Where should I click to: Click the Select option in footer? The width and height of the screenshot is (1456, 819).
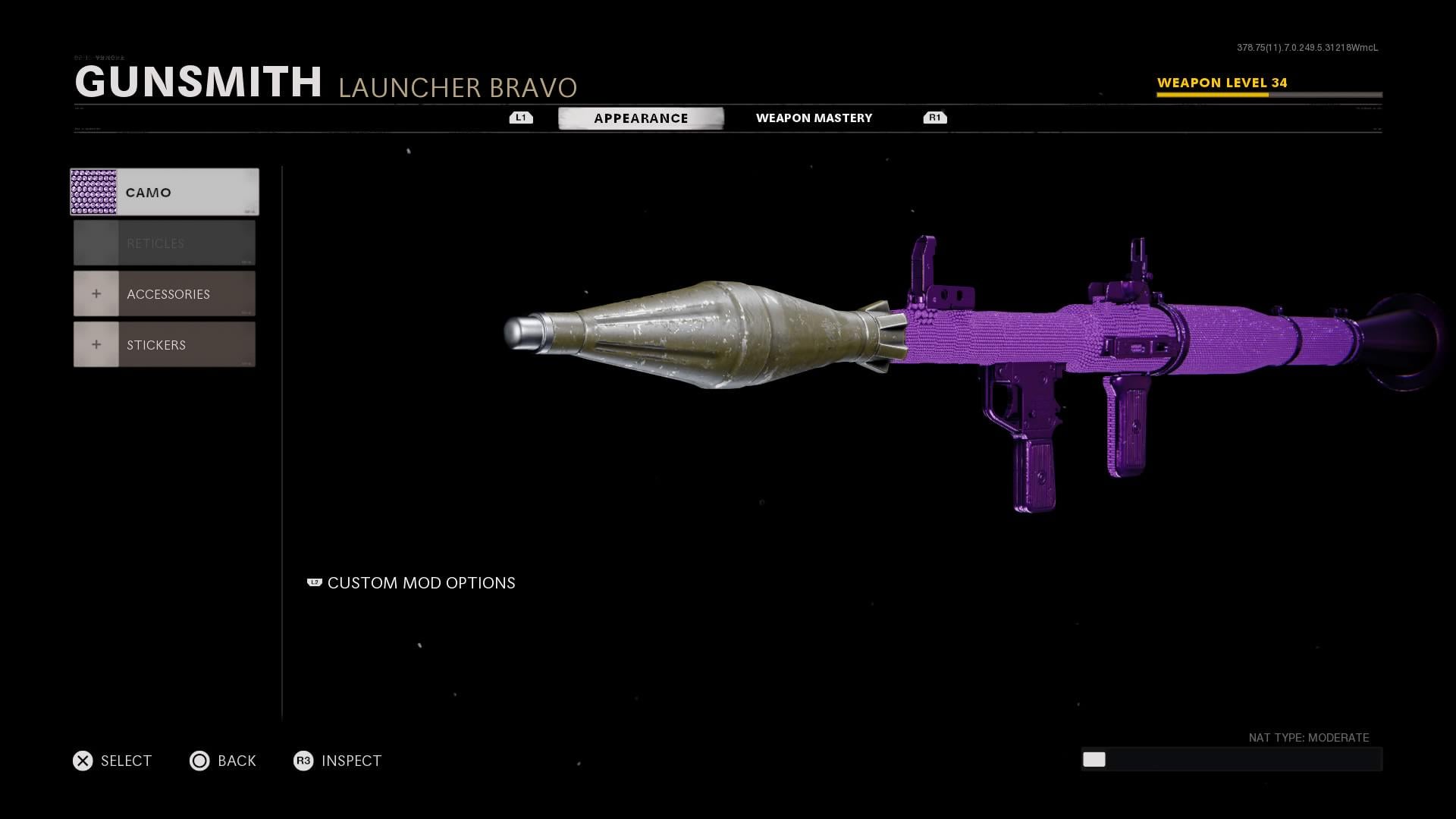click(x=112, y=761)
